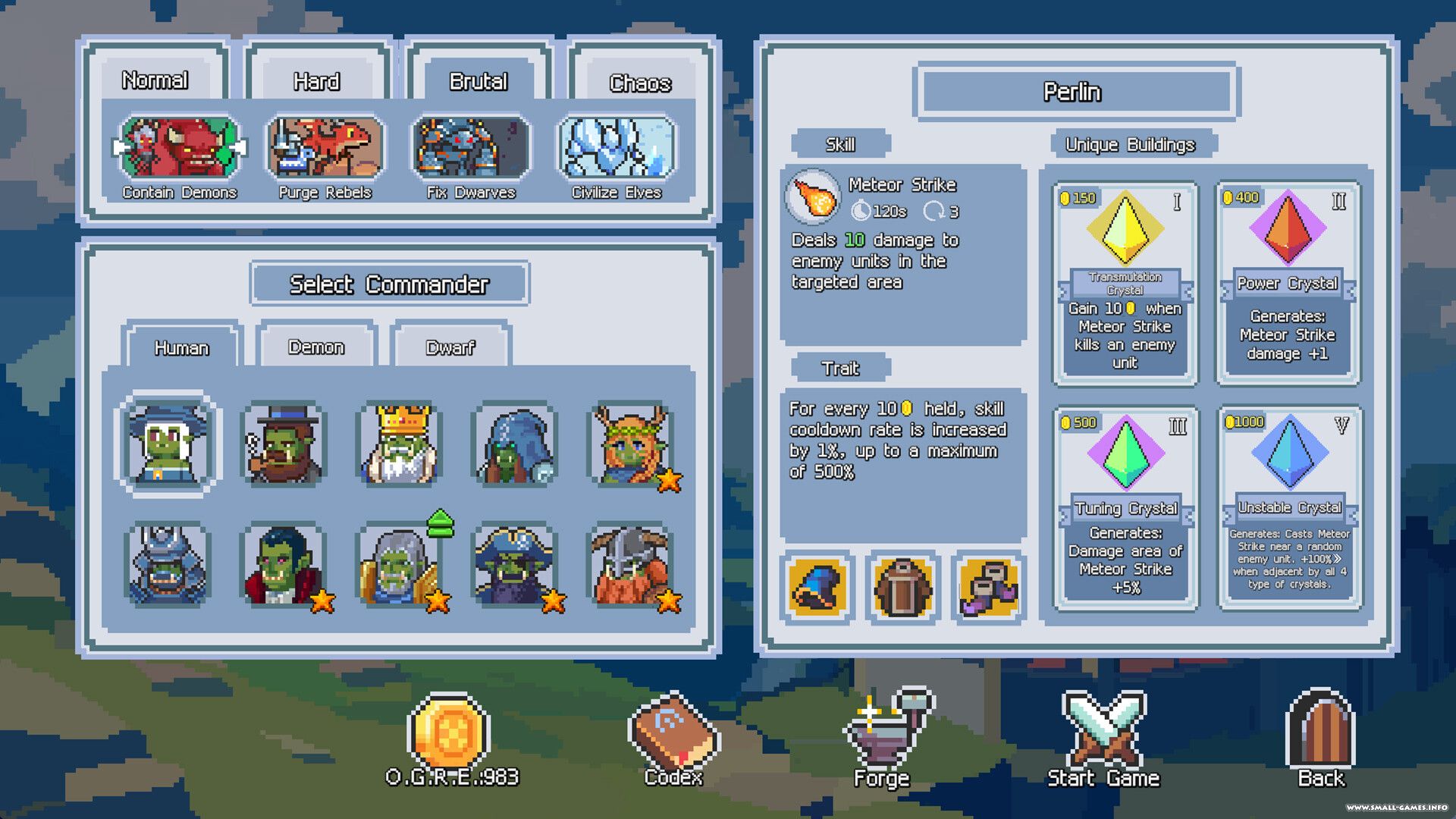The height and width of the screenshot is (819, 1456).
Task: Start Game with crossed swords
Action: 1103,737
